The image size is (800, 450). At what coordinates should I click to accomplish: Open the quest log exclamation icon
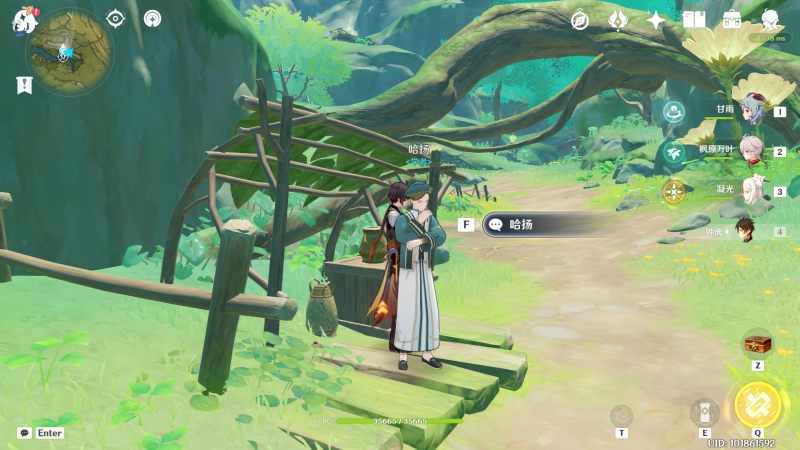[x=24, y=86]
